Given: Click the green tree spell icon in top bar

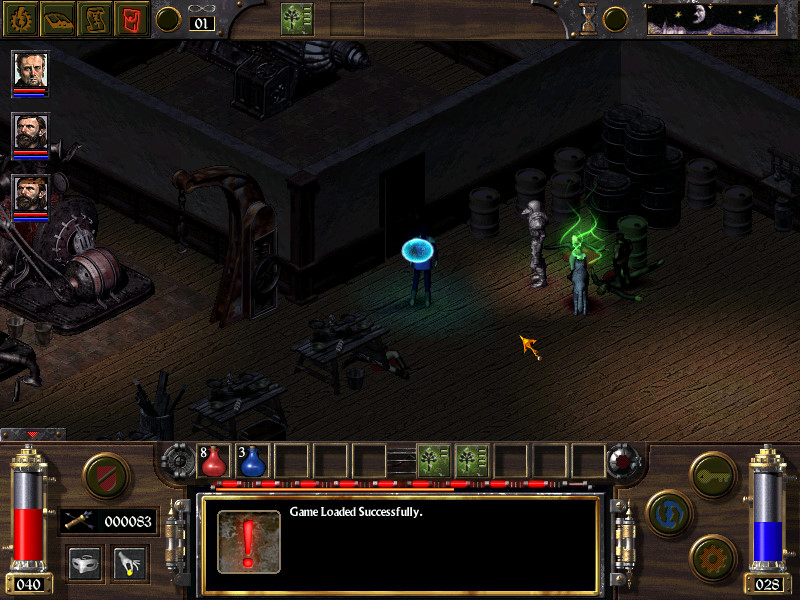Looking at the screenshot, I should click(x=298, y=18).
